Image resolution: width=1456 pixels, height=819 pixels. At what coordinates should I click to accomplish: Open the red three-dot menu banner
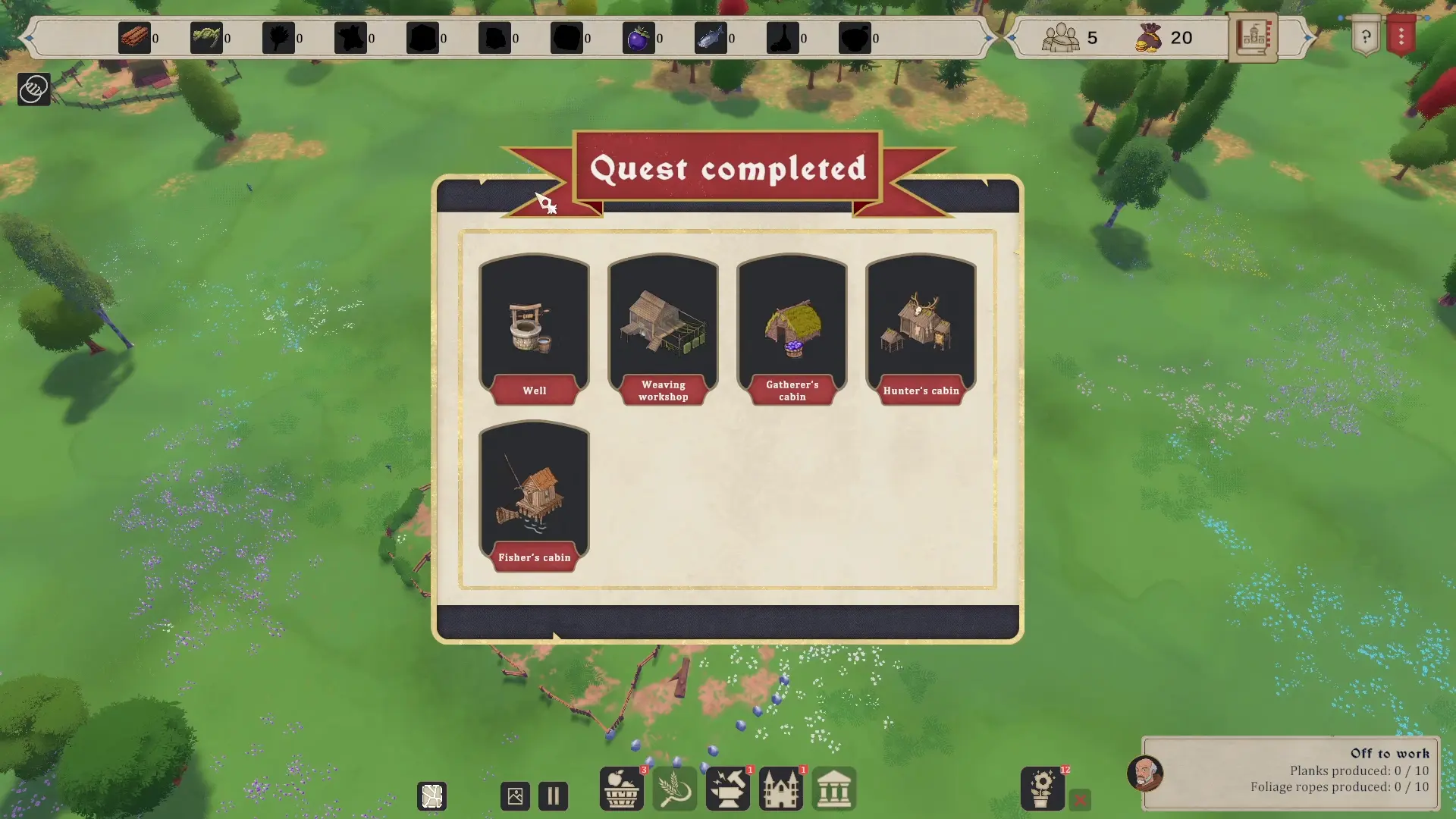click(x=1401, y=36)
